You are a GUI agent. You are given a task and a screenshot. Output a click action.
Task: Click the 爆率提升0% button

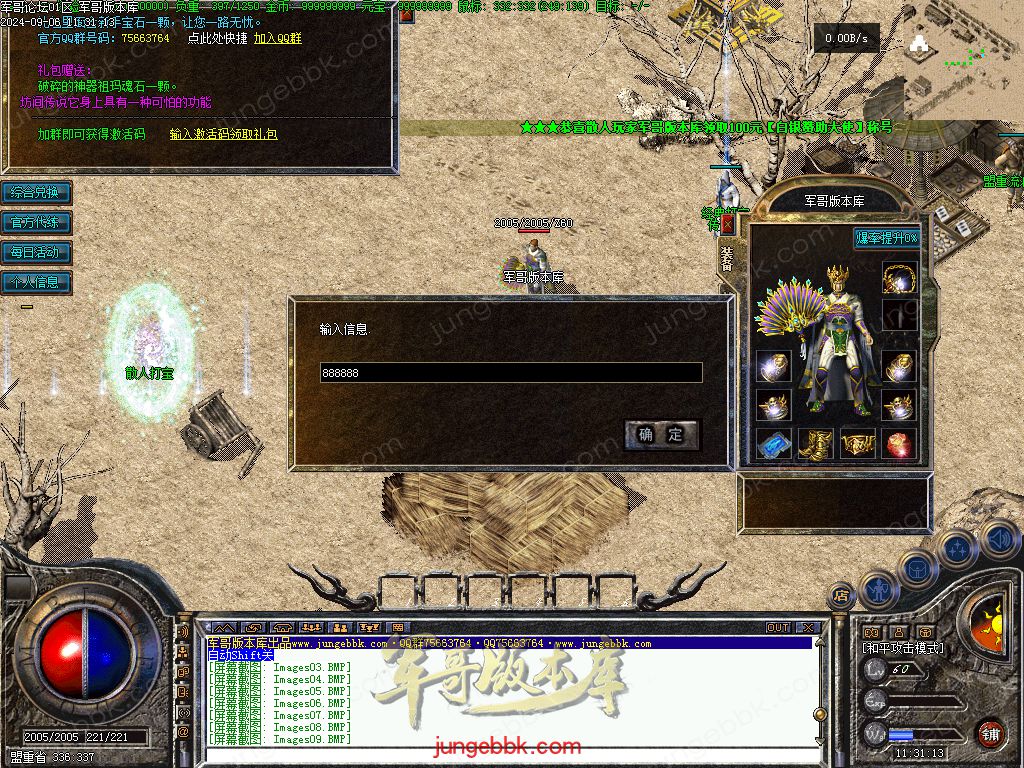[887, 238]
